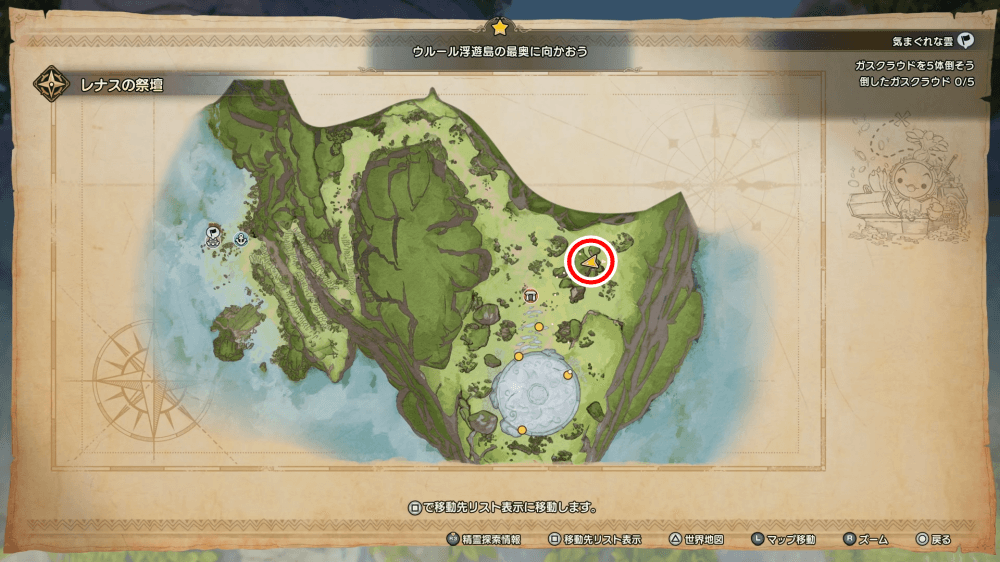The width and height of the screenshot is (1000, 562).
Task: Click the レナスの祭壇 location header
Action: 120,85
